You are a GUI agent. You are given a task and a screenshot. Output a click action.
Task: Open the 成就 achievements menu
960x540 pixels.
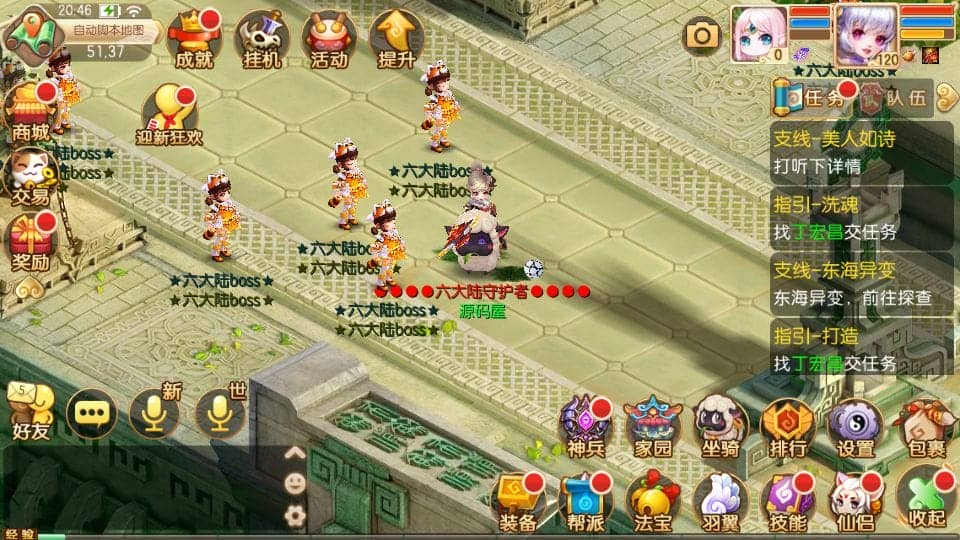[x=194, y=40]
